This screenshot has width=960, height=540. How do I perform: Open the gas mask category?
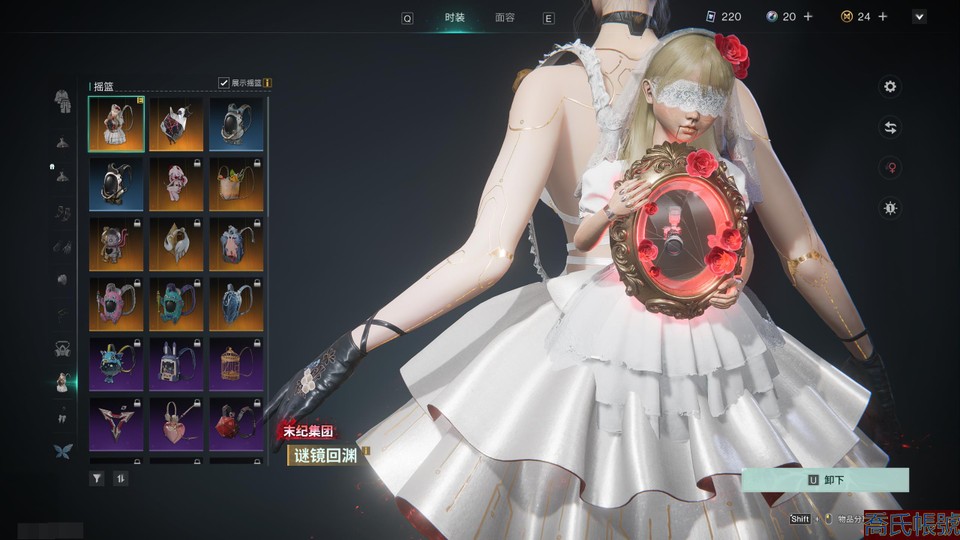(x=62, y=349)
